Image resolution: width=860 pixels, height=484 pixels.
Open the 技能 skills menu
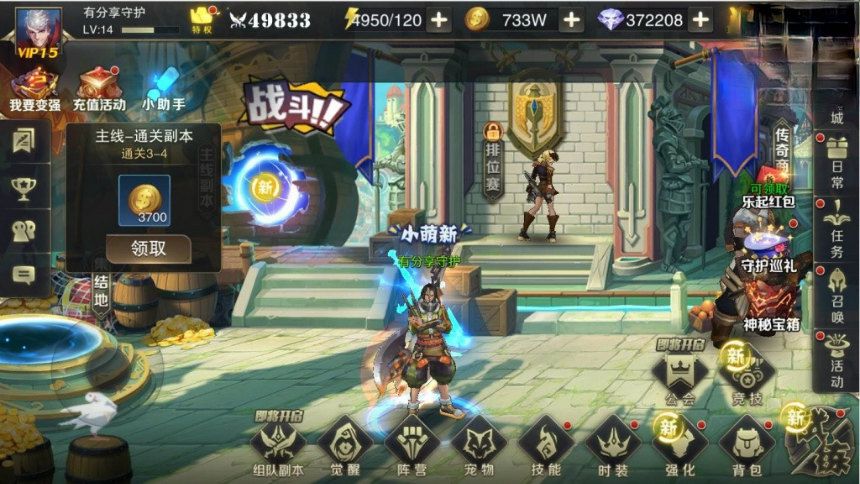click(546, 444)
